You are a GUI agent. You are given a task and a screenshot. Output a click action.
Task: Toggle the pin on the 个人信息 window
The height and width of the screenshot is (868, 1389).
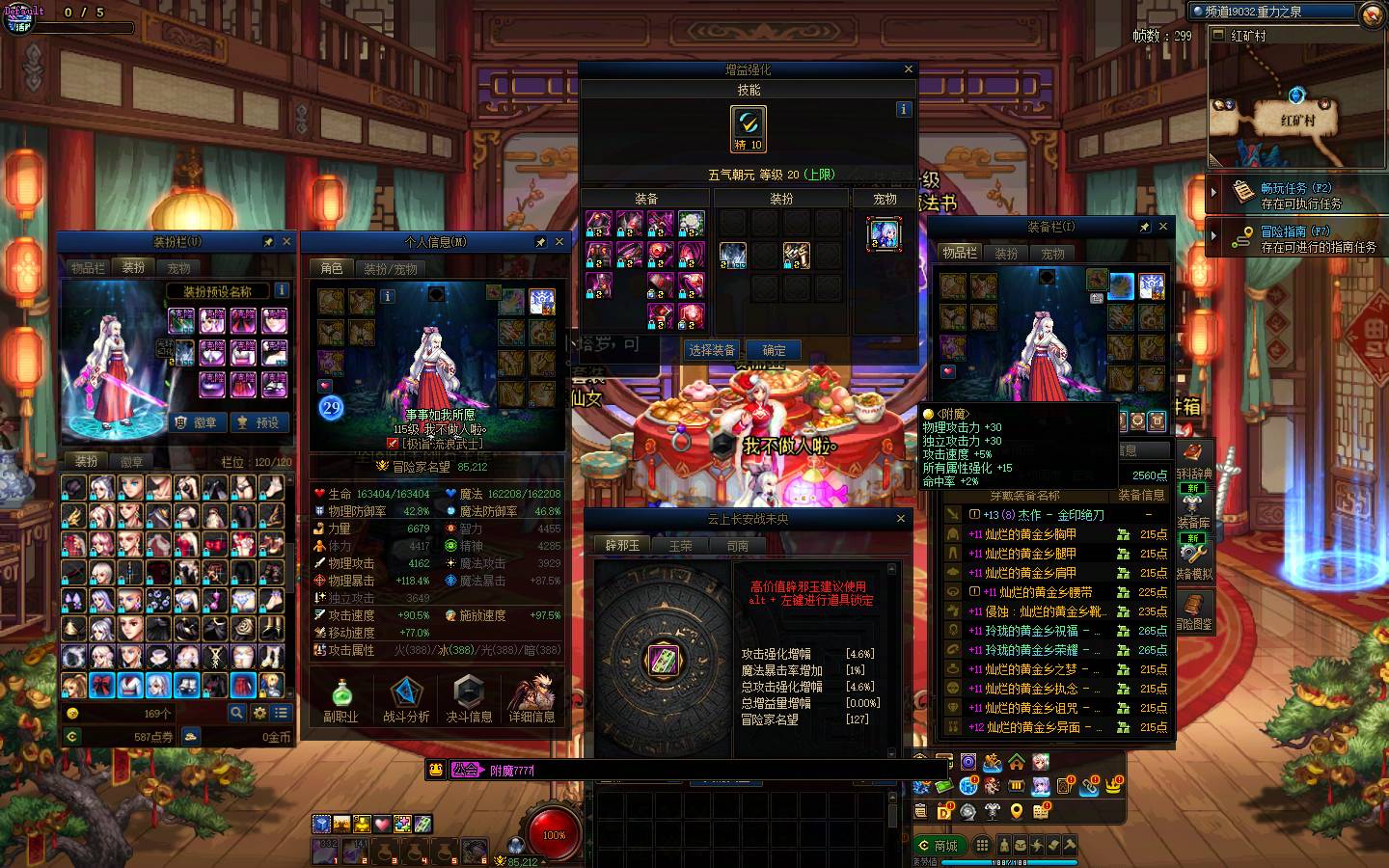(541, 242)
